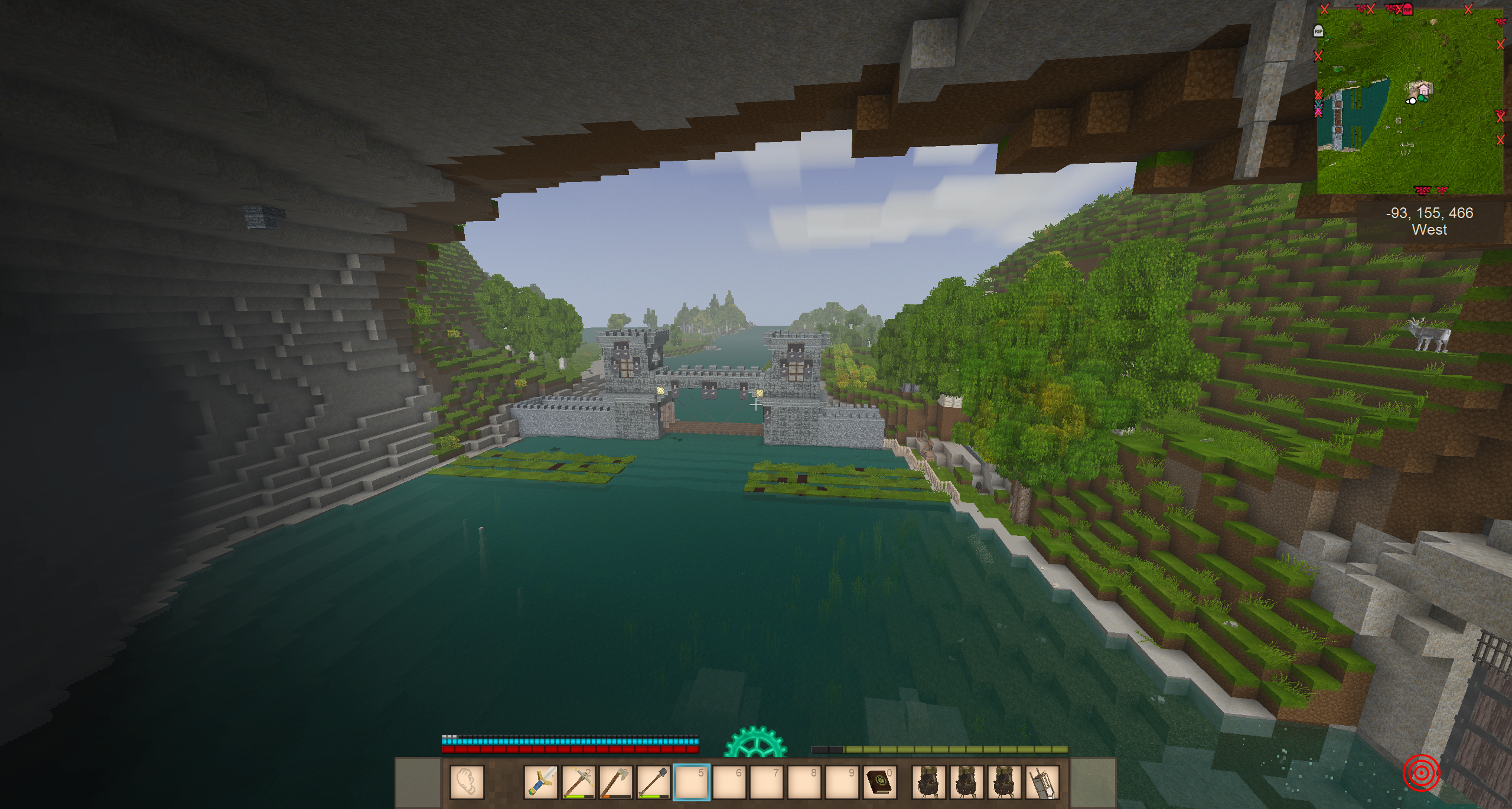Click the red target icon
1512x809 pixels.
(x=1421, y=772)
